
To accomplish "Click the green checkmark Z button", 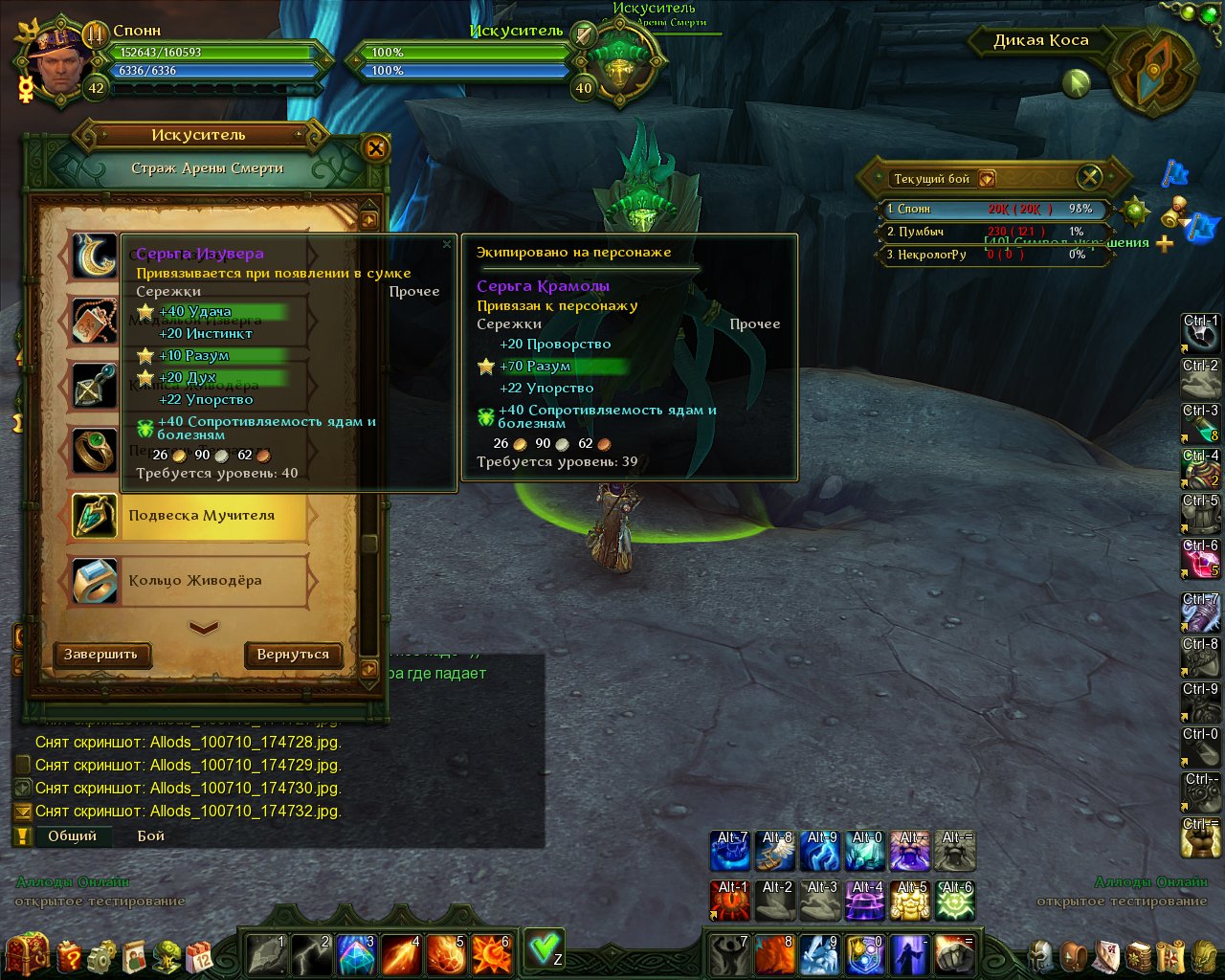I will (x=545, y=949).
